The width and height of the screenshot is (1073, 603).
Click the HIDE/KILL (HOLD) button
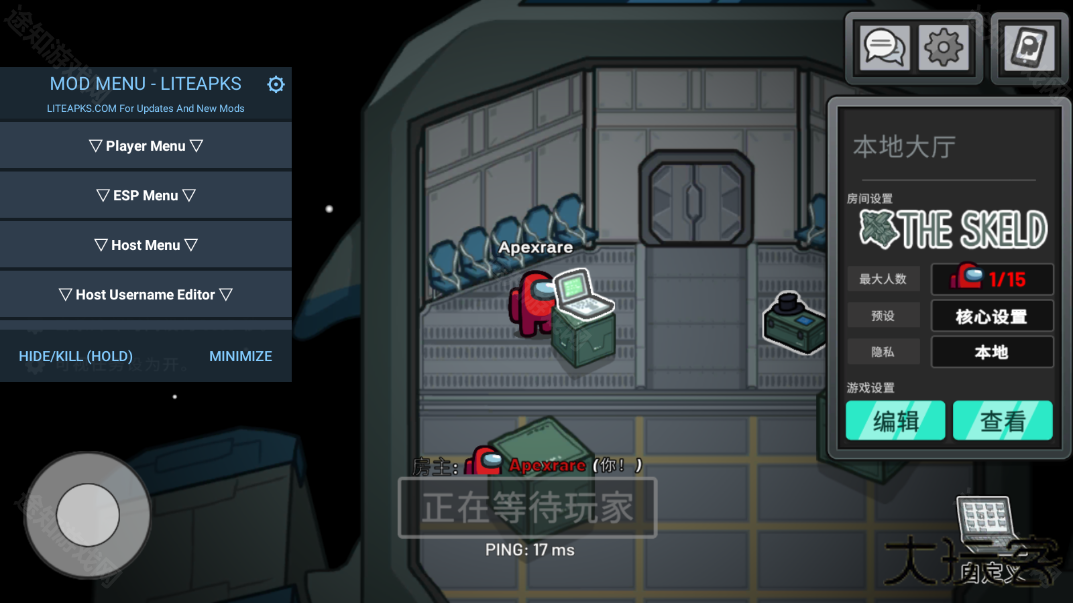tap(76, 356)
